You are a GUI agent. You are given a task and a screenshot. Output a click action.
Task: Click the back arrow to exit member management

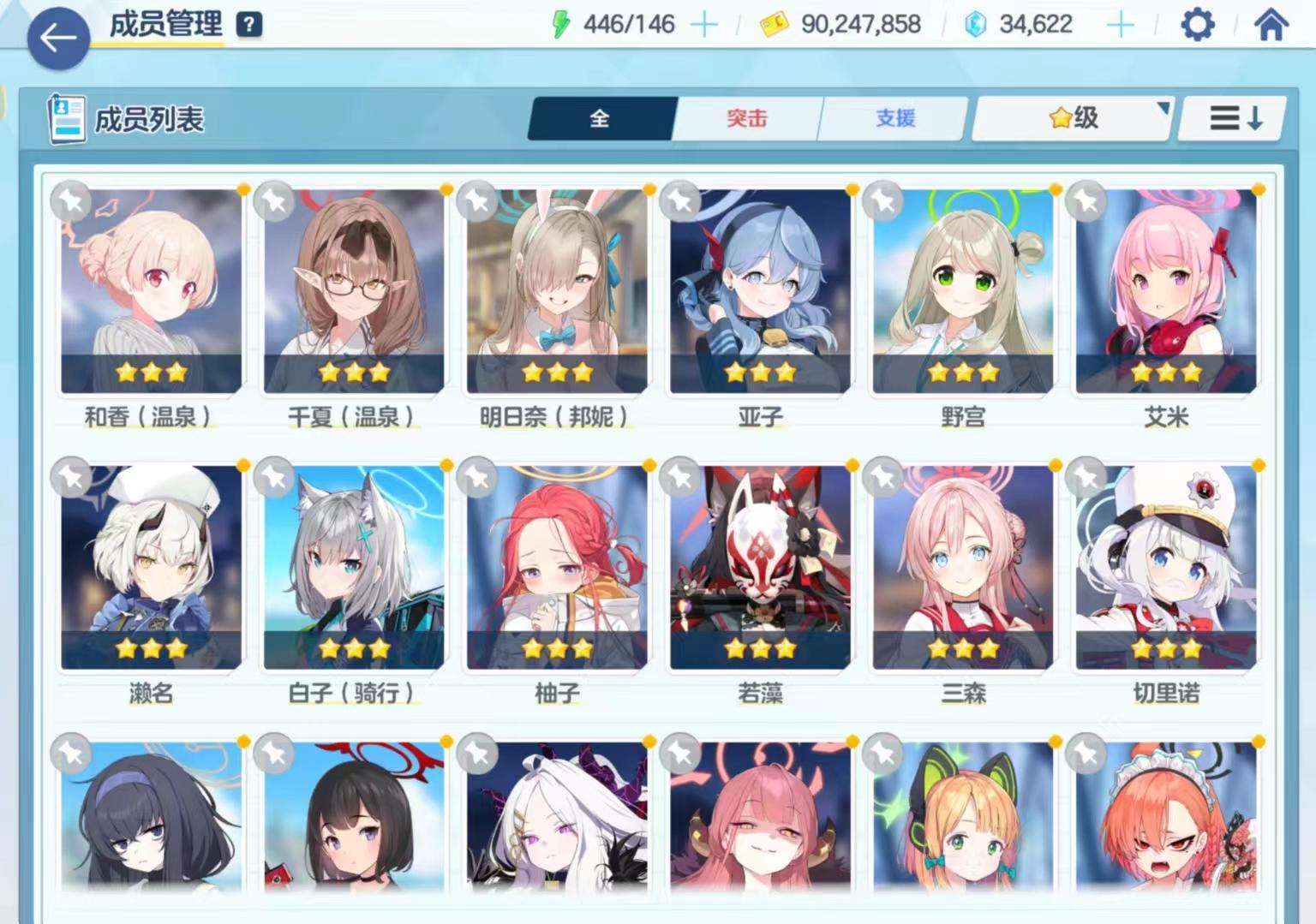(x=57, y=38)
